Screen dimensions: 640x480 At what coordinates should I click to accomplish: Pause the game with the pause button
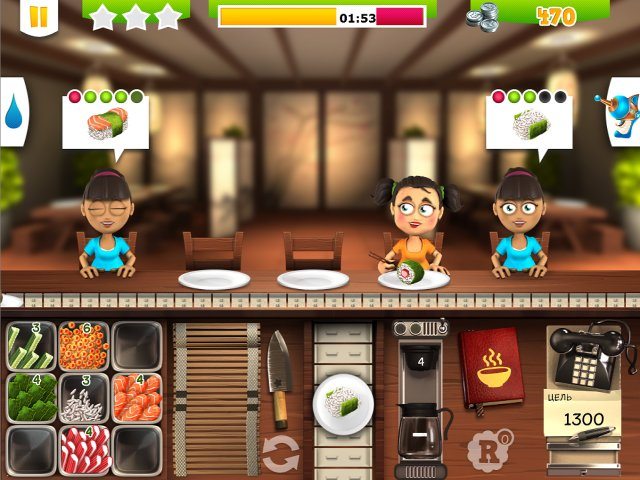(x=38, y=16)
